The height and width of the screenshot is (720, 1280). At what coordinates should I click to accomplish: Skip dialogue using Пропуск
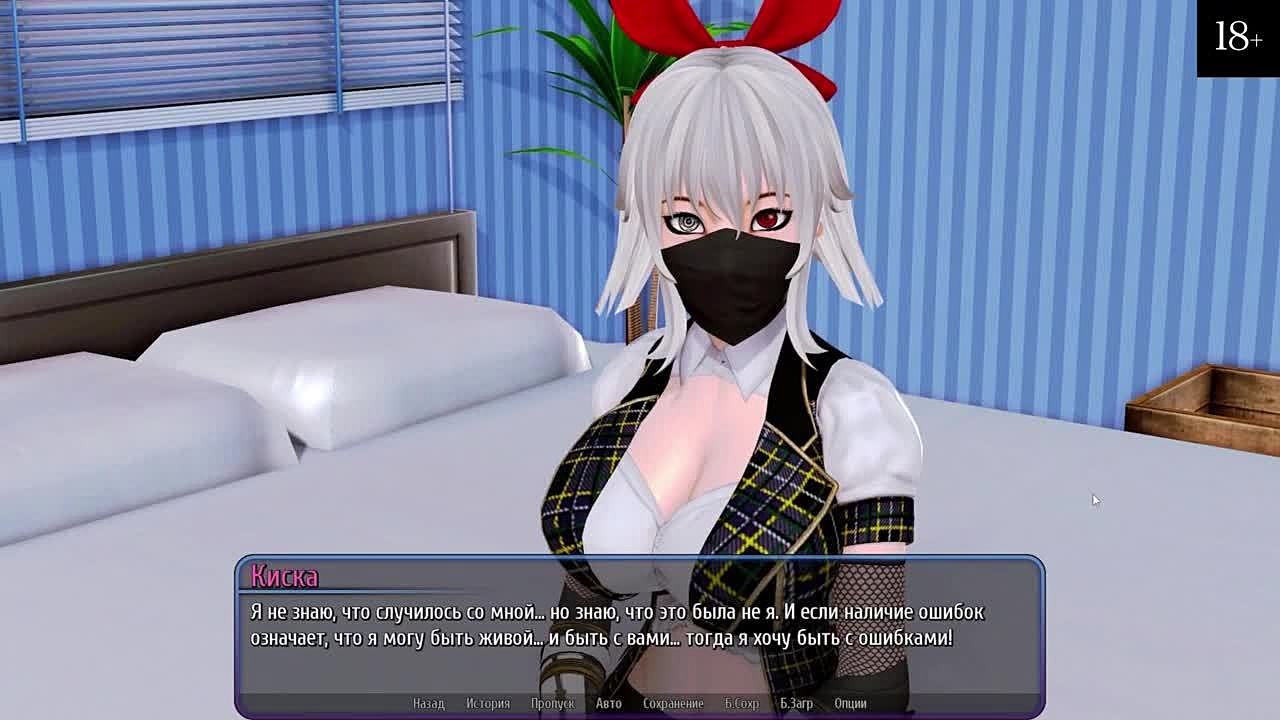pyautogui.click(x=552, y=703)
